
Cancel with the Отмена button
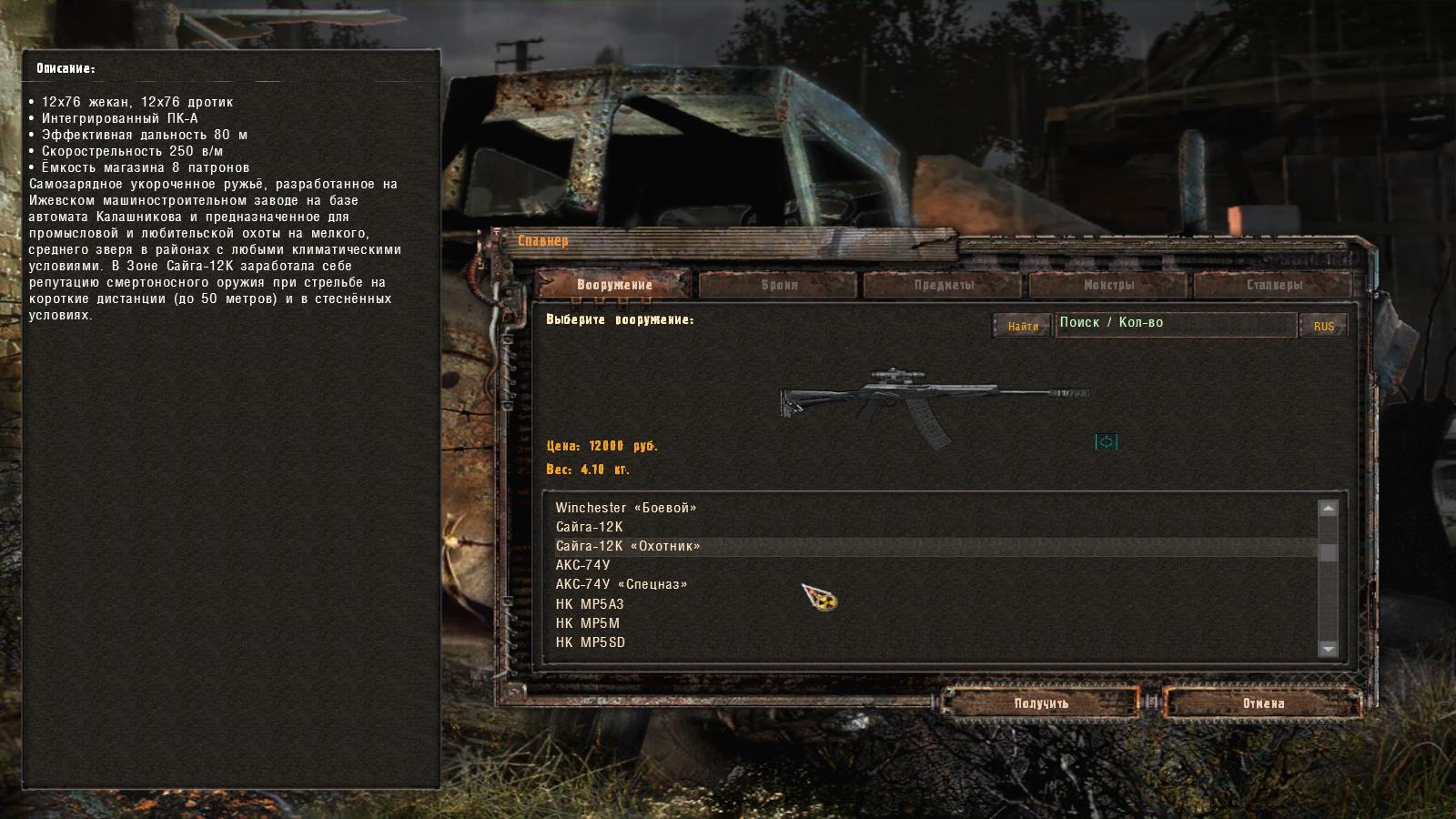1263,703
